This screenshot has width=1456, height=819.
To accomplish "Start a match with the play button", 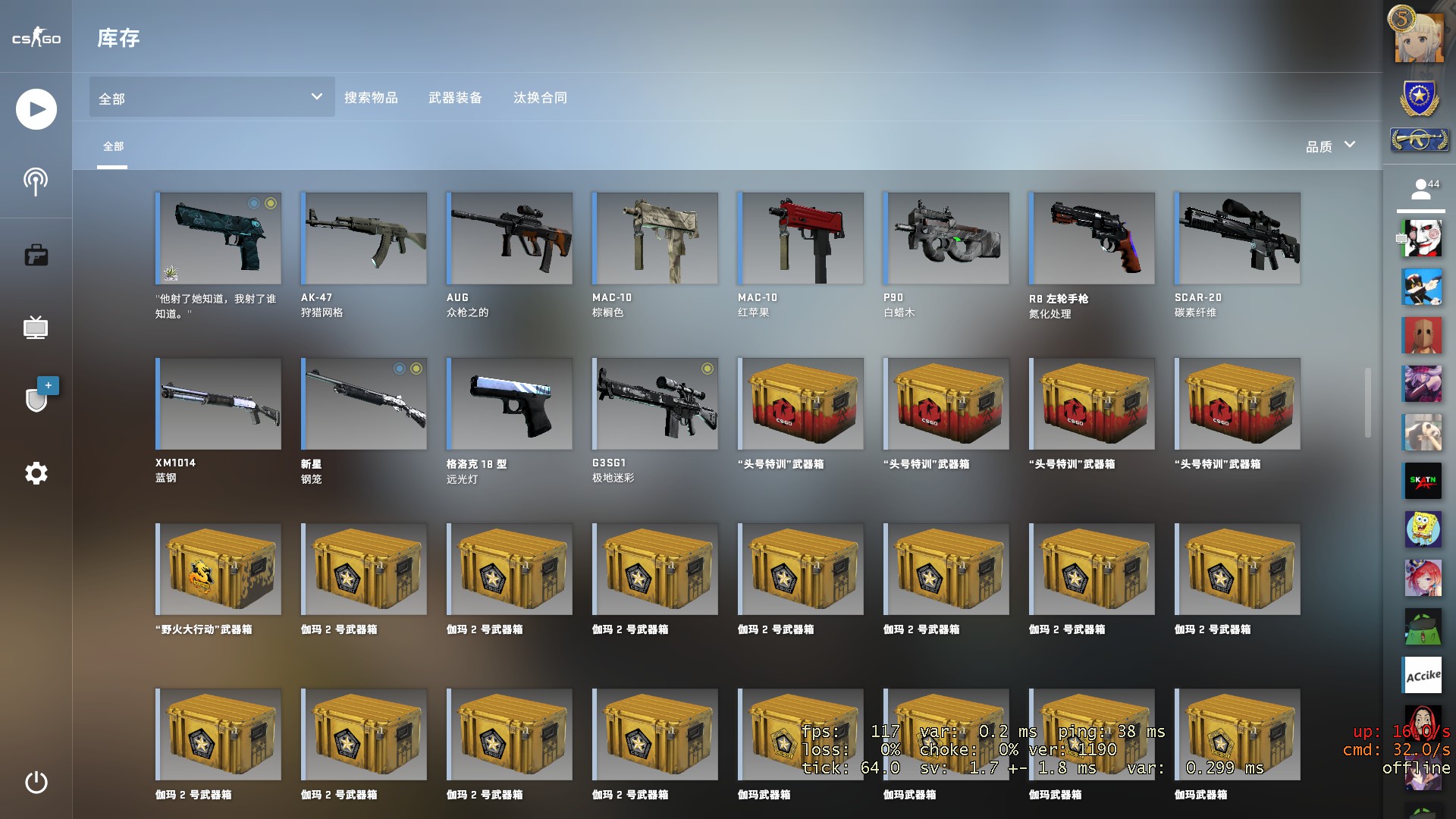I will [x=36, y=109].
